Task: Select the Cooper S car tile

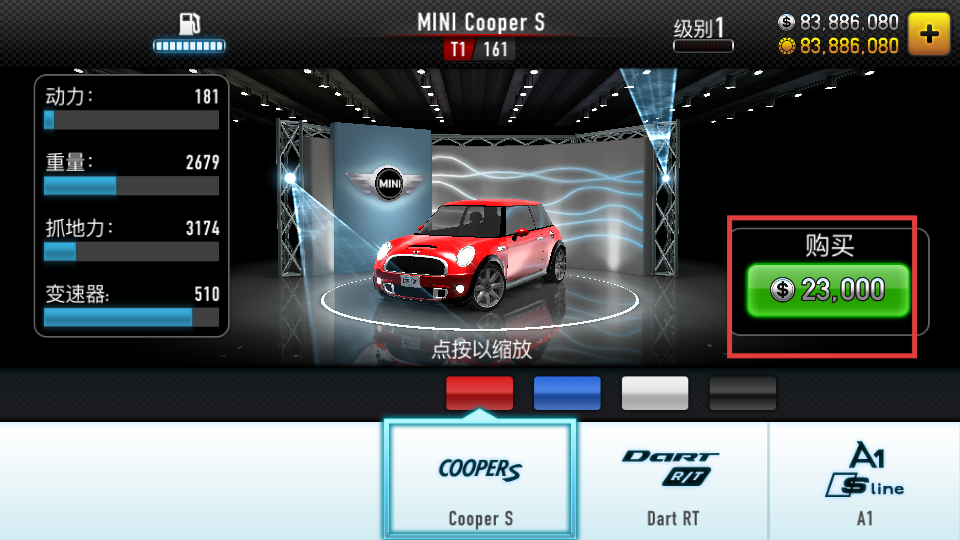Action: [x=480, y=479]
